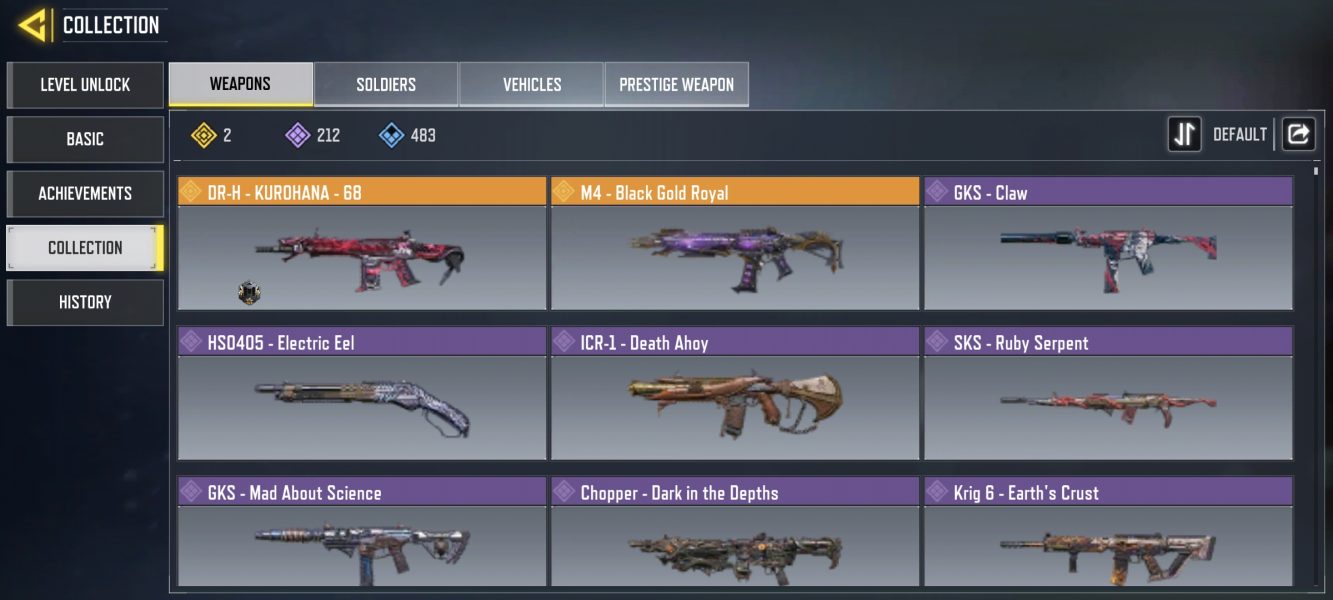Switch to the Soldiers tab
1333x600 pixels.
coord(386,85)
